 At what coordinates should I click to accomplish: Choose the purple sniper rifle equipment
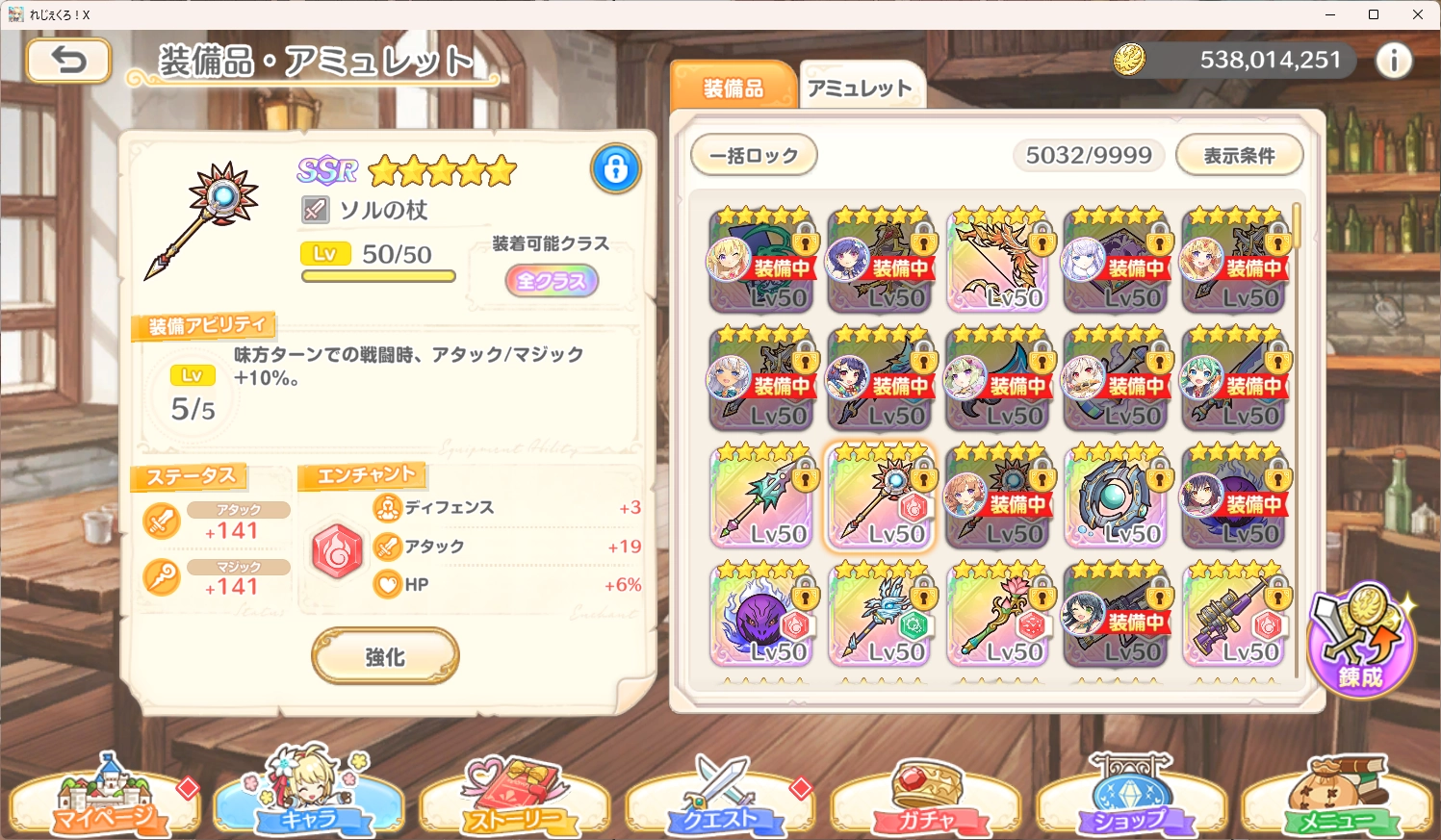(x=1234, y=616)
